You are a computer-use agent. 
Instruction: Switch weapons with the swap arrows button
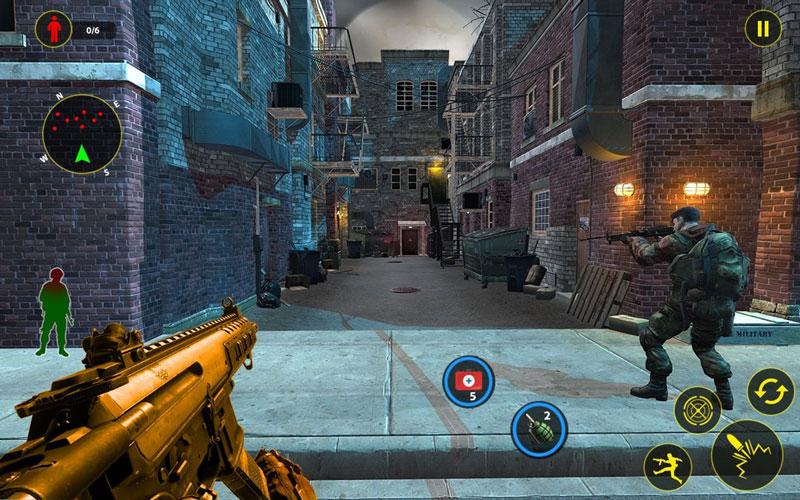pyautogui.click(x=771, y=391)
